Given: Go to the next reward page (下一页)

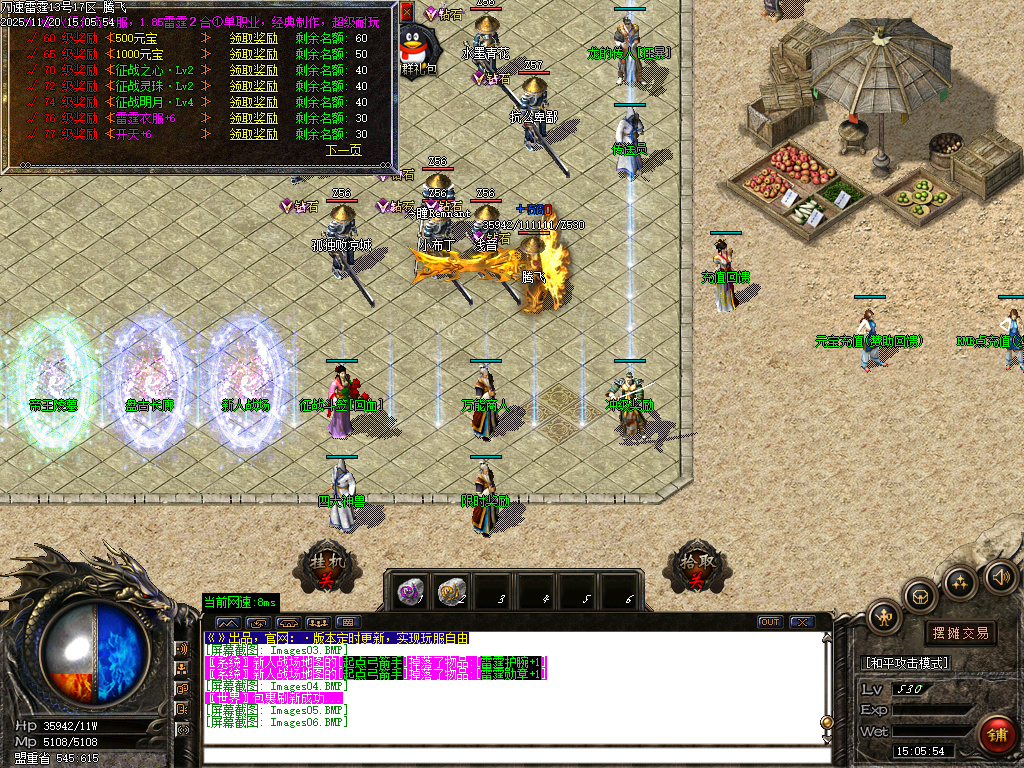Looking at the screenshot, I should coord(343,150).
